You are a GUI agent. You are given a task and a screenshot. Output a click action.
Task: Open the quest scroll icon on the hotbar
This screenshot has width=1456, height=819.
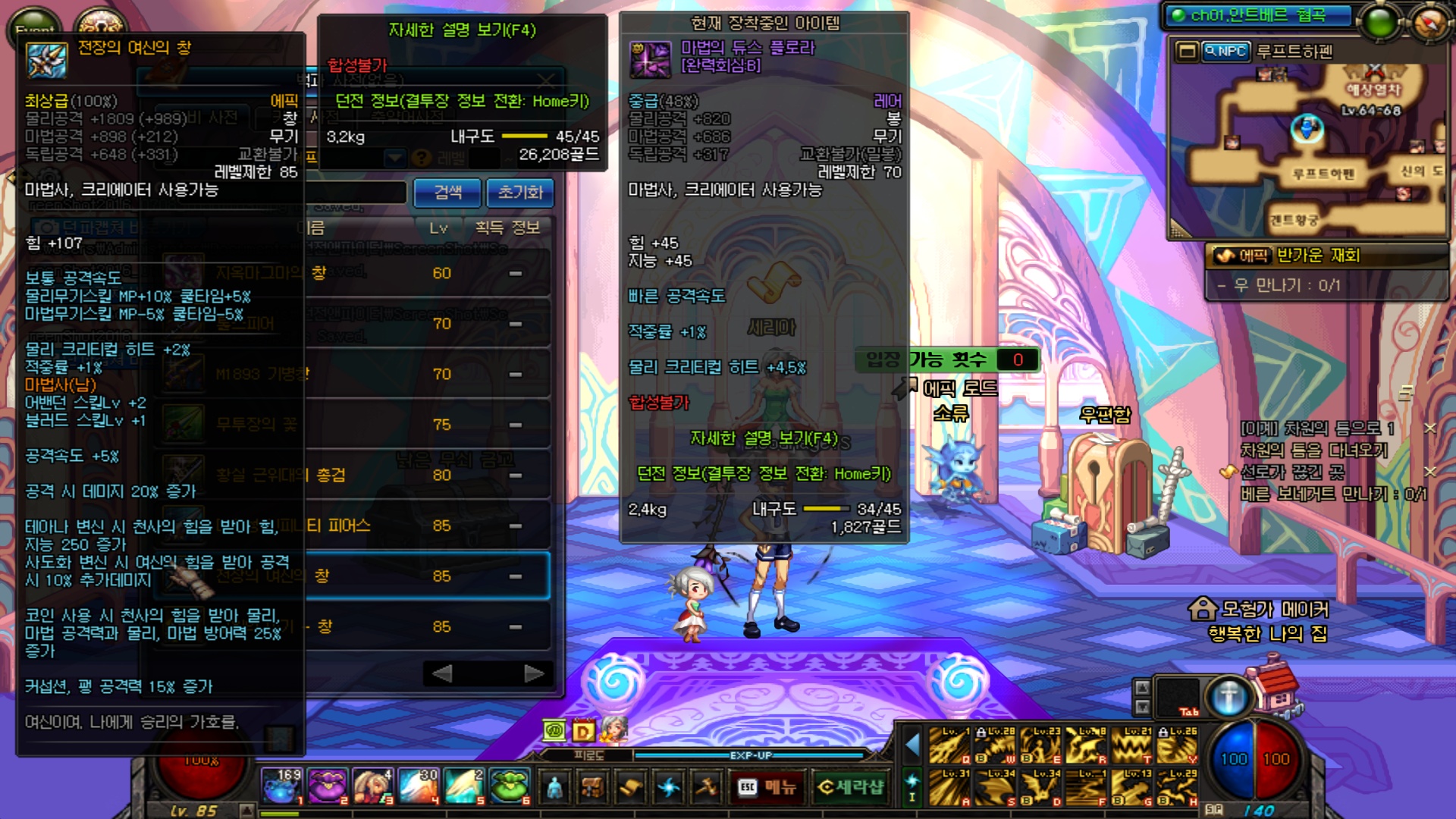(x=629, y=788)
